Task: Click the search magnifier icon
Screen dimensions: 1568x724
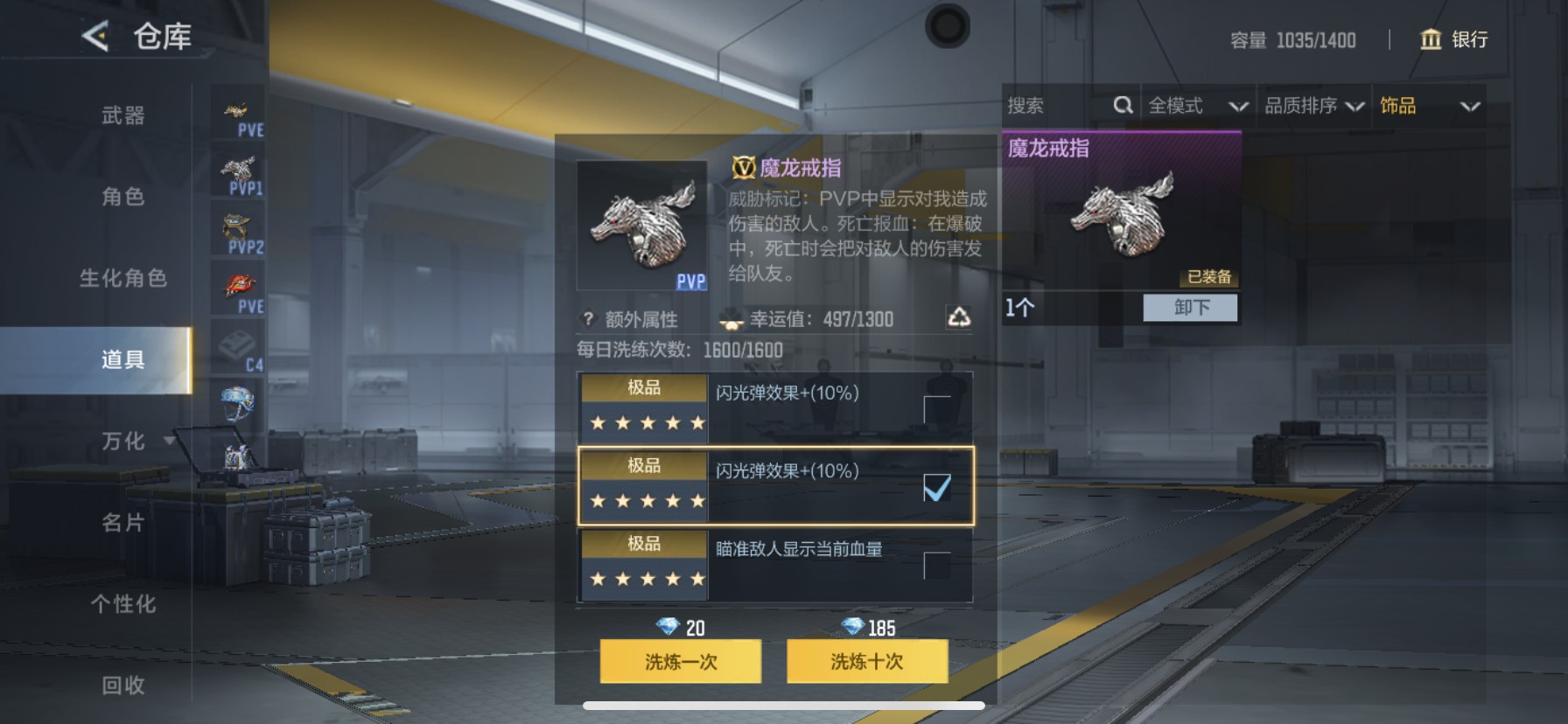Action: point(1123,105)
